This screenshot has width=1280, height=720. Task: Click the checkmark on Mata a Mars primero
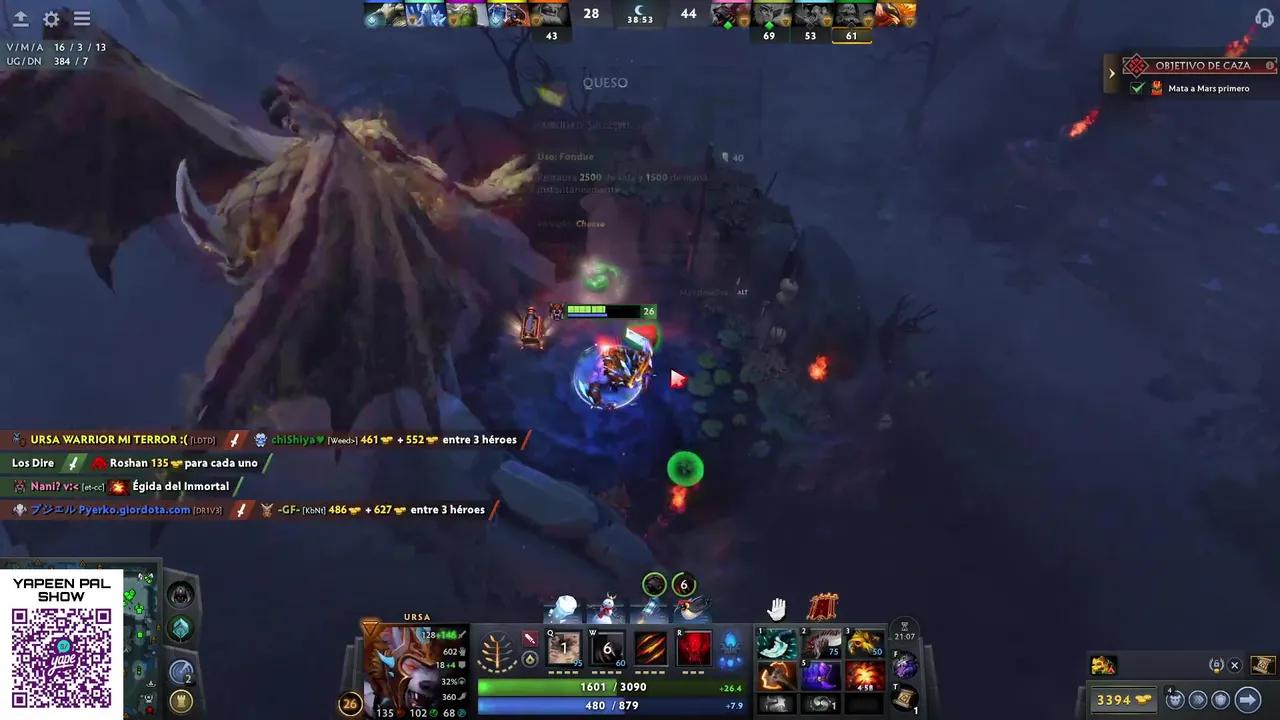[x=1138, y=88]
